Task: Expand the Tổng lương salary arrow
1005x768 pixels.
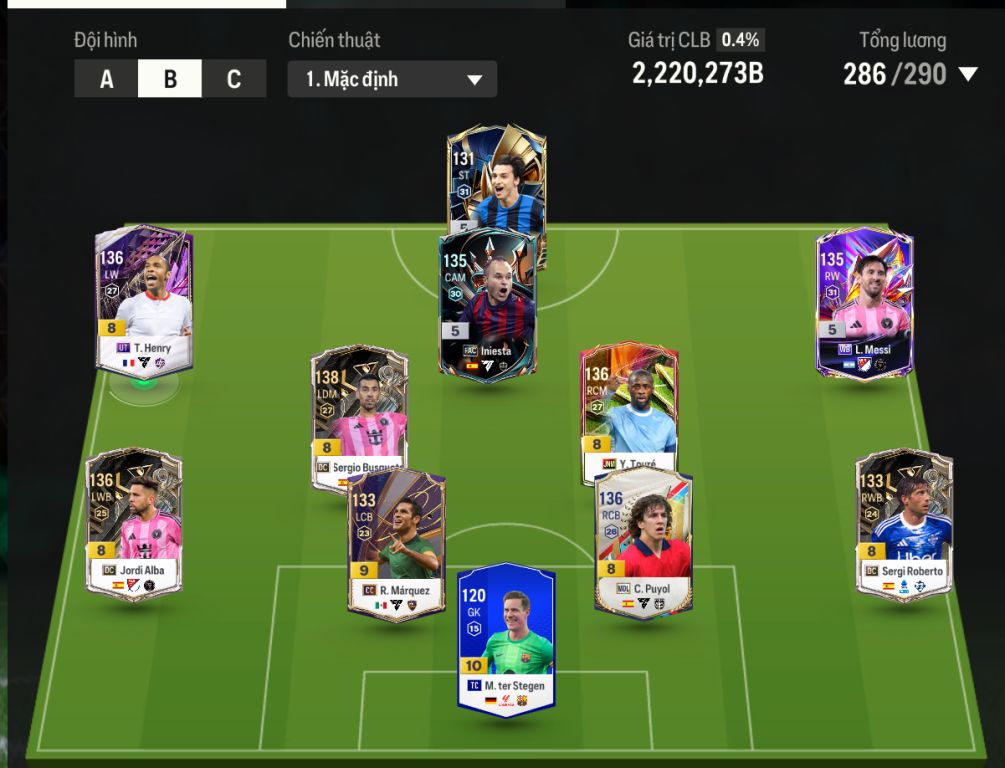Action: (967, 74)
